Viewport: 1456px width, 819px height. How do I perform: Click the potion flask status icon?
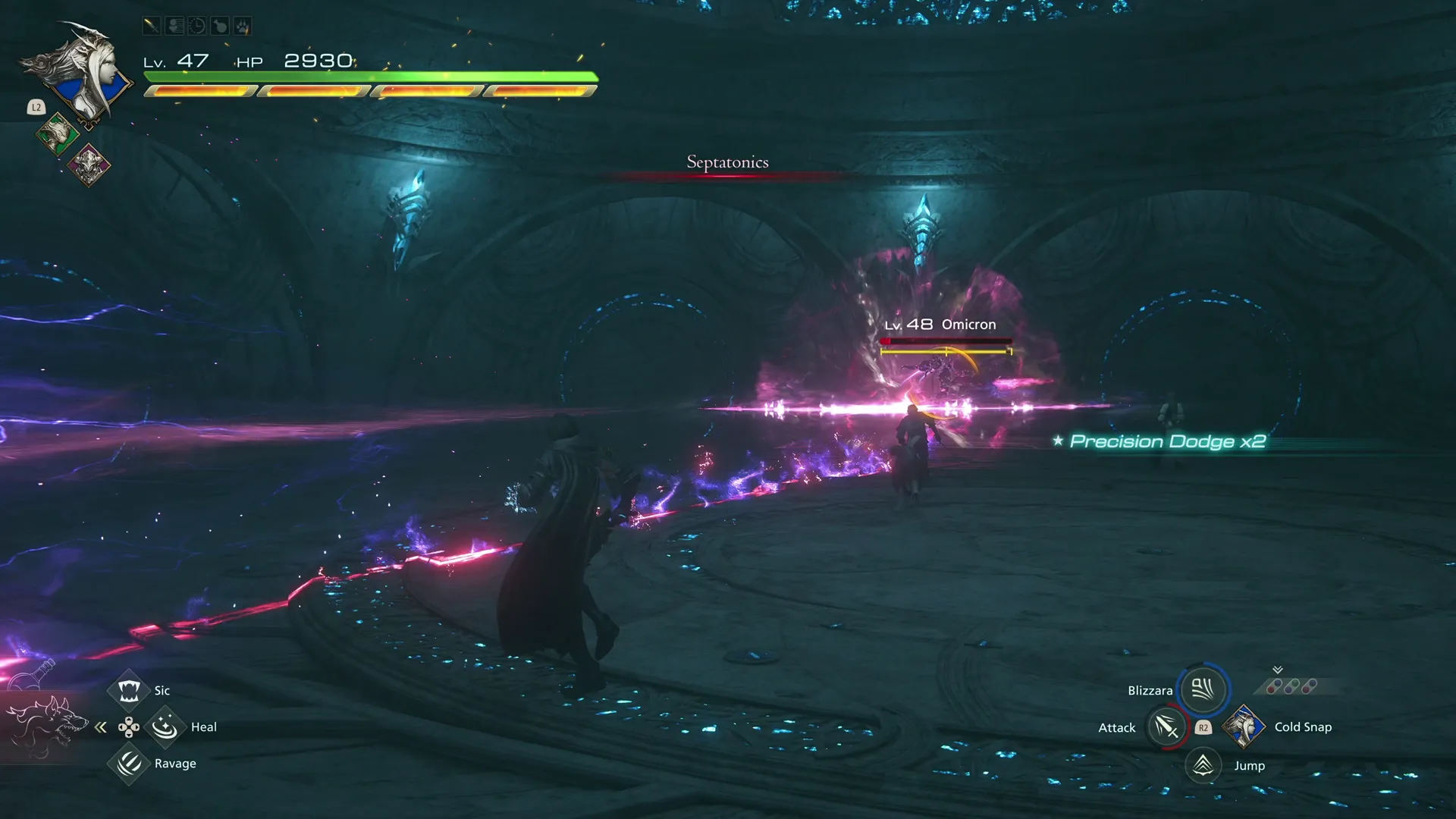tap(220, 26)
